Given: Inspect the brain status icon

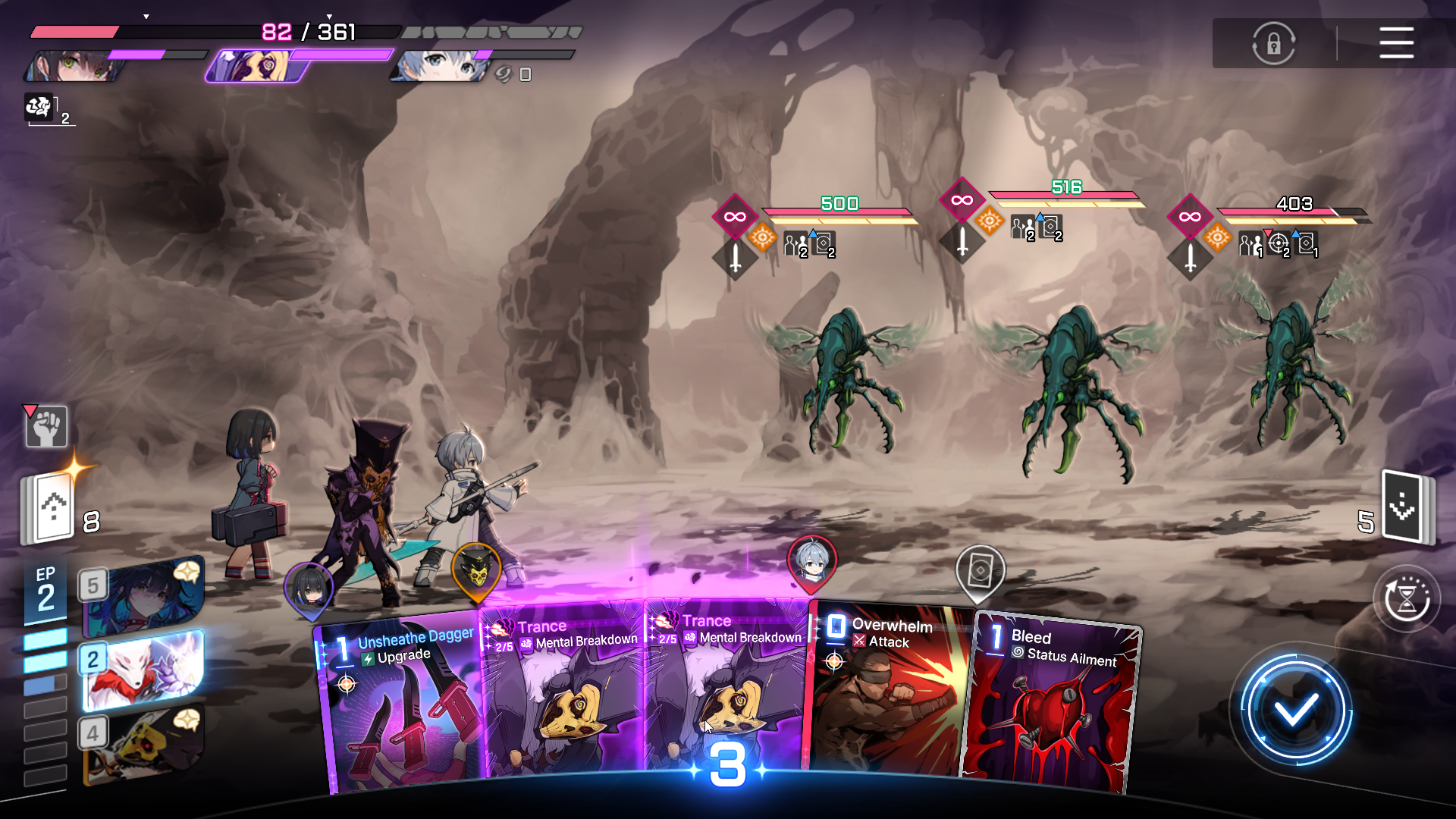Looking at the screenshot, I should pyautogui.click(x=39, y=108).
